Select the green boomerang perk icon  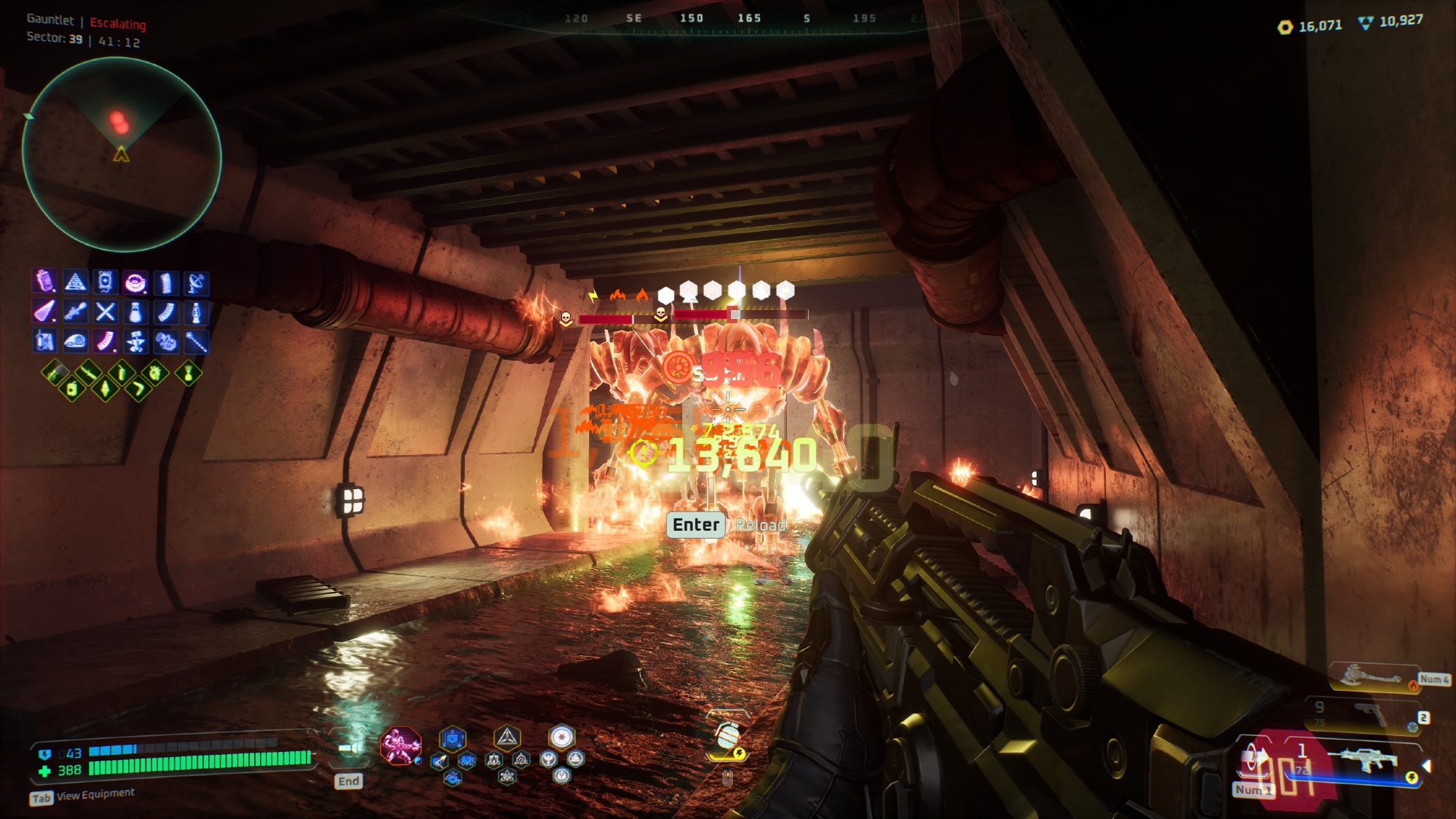[138, 390]
